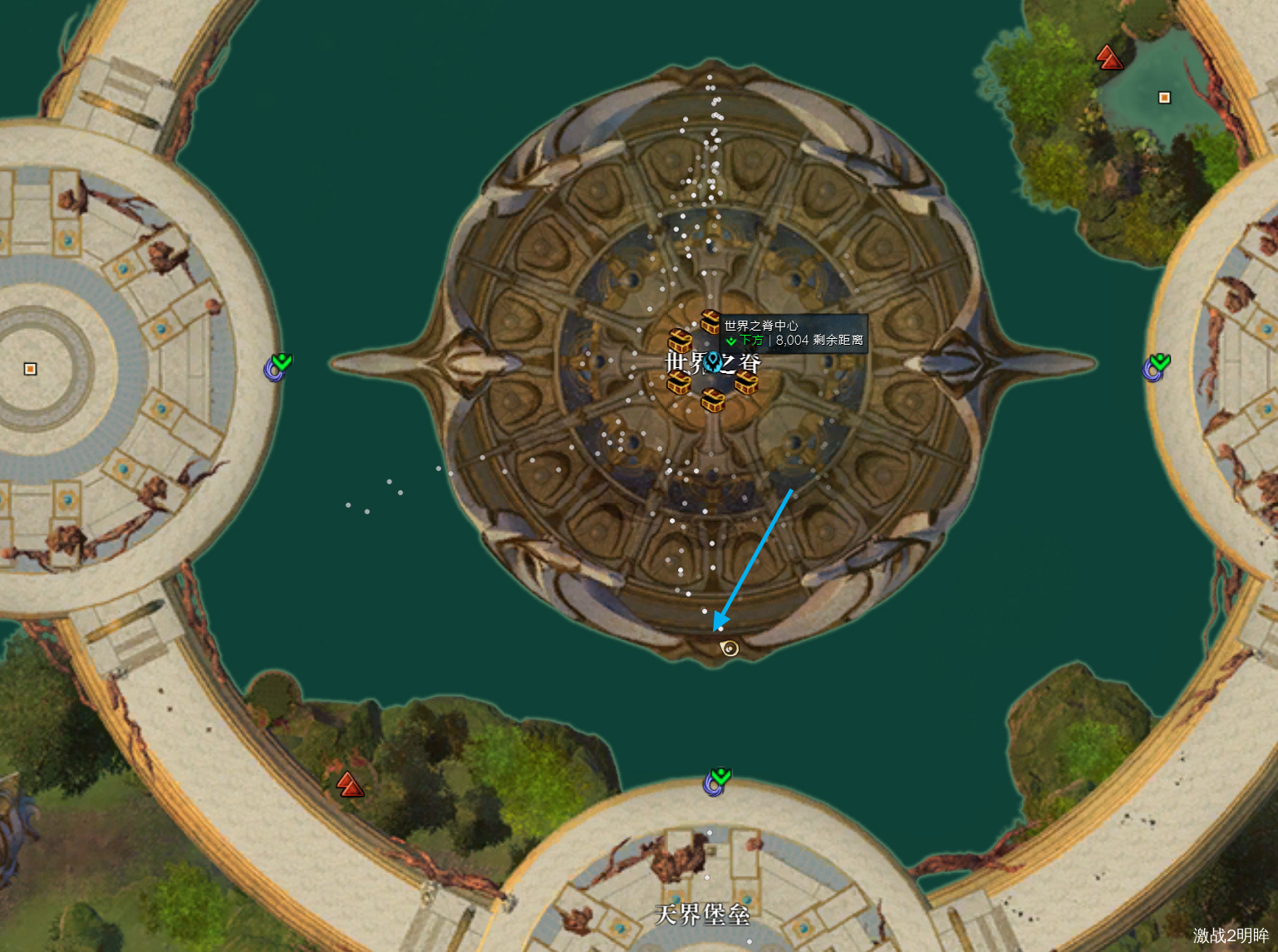Pick the chest beside the 脊 character
This screenshot has height=952, width=1278.
[x=746, y=382]
